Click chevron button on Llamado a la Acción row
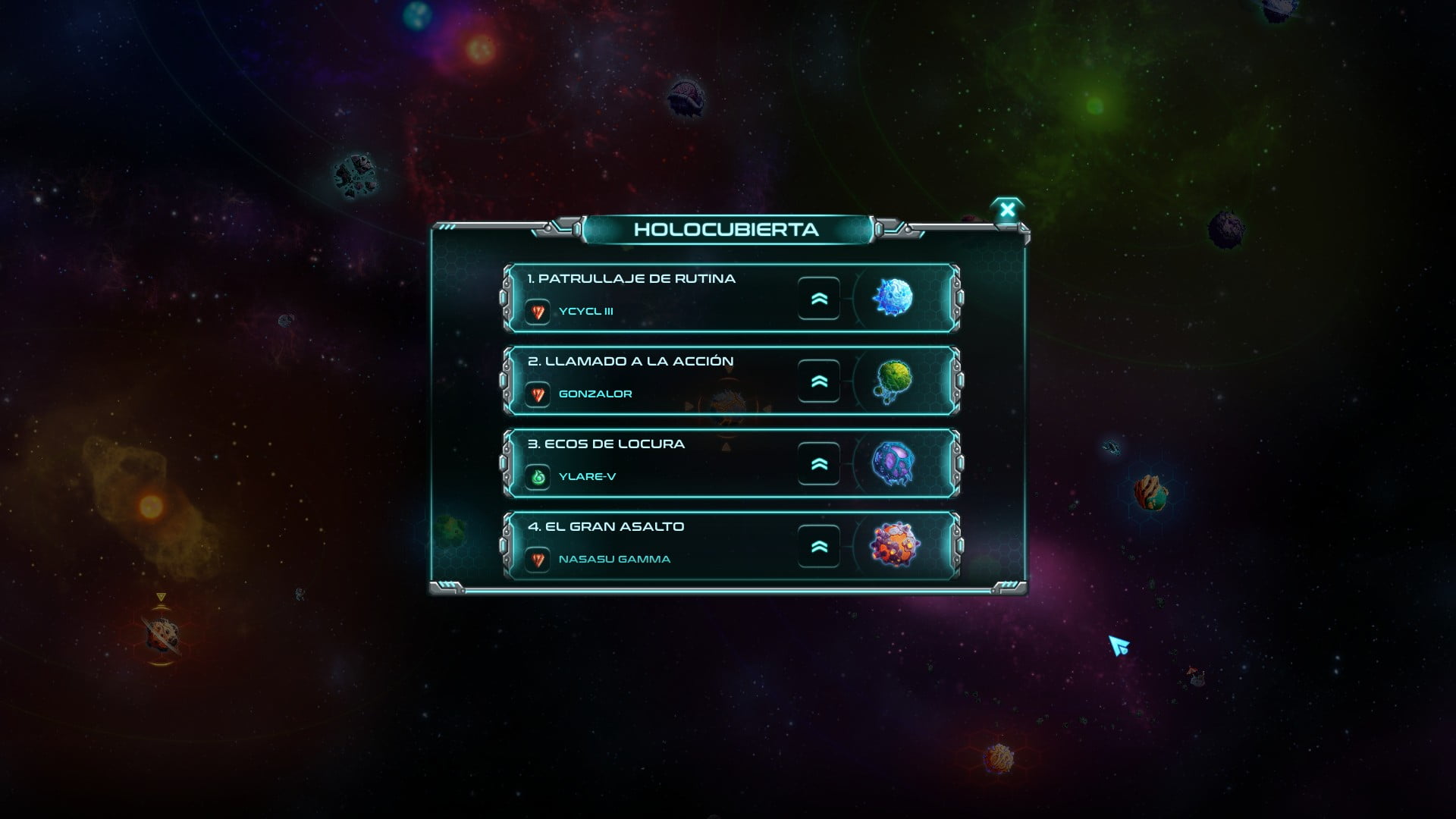The width and height of the screenshot is (1456, 819). [819, 381]
